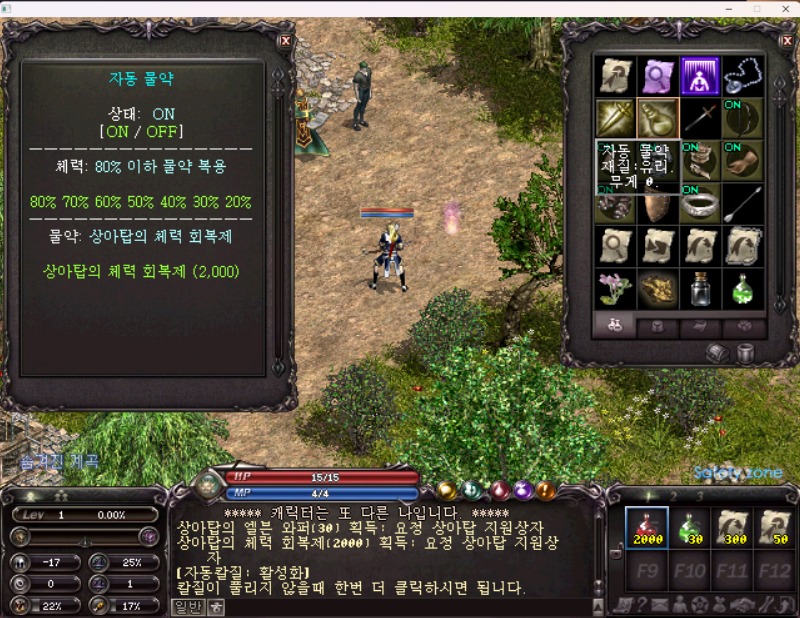Select the empty glass jar item
The width and height of the screenshot is (800, 618).
(x=700, y=289)
